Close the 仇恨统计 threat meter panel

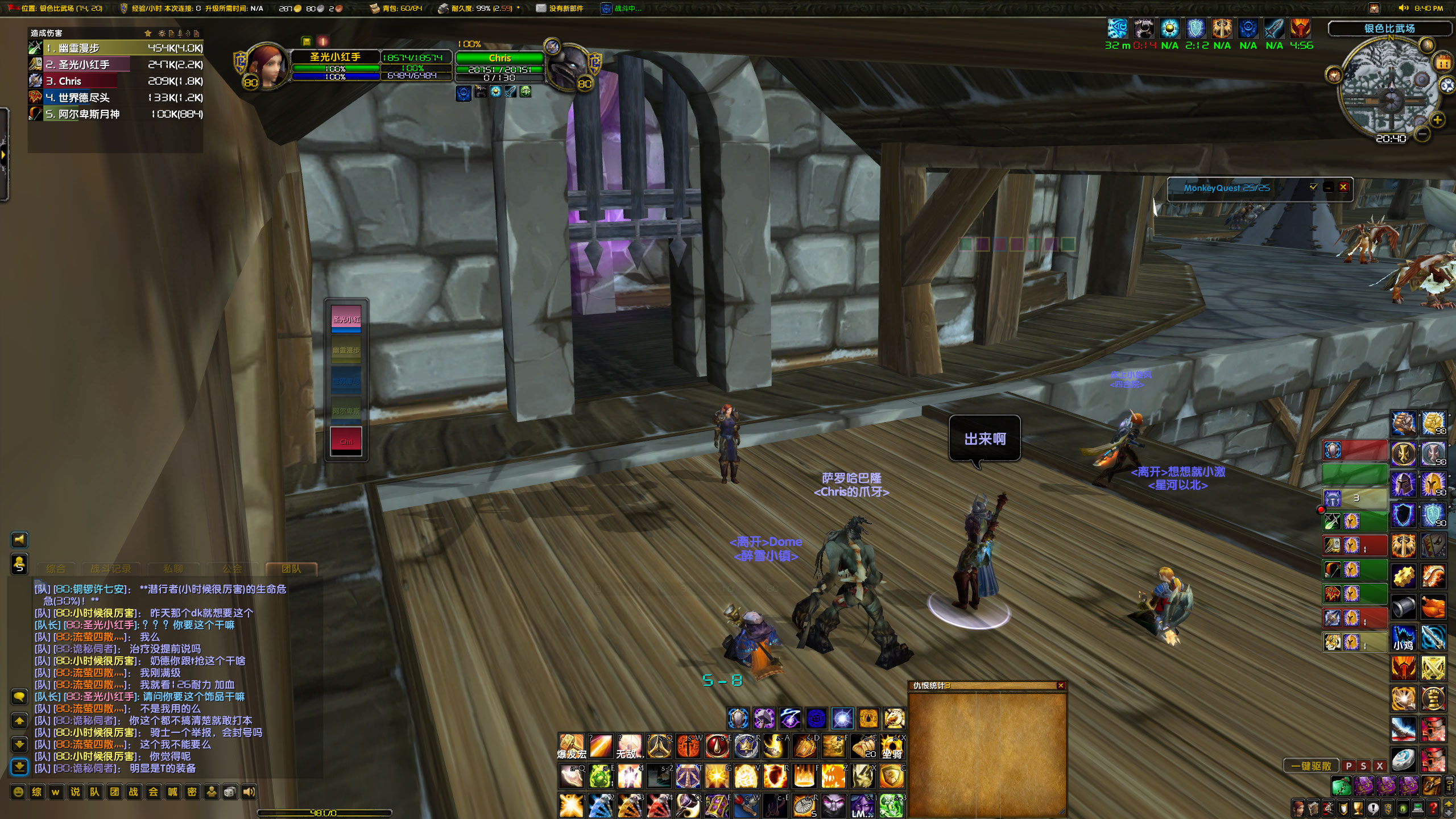[1060, 686]
